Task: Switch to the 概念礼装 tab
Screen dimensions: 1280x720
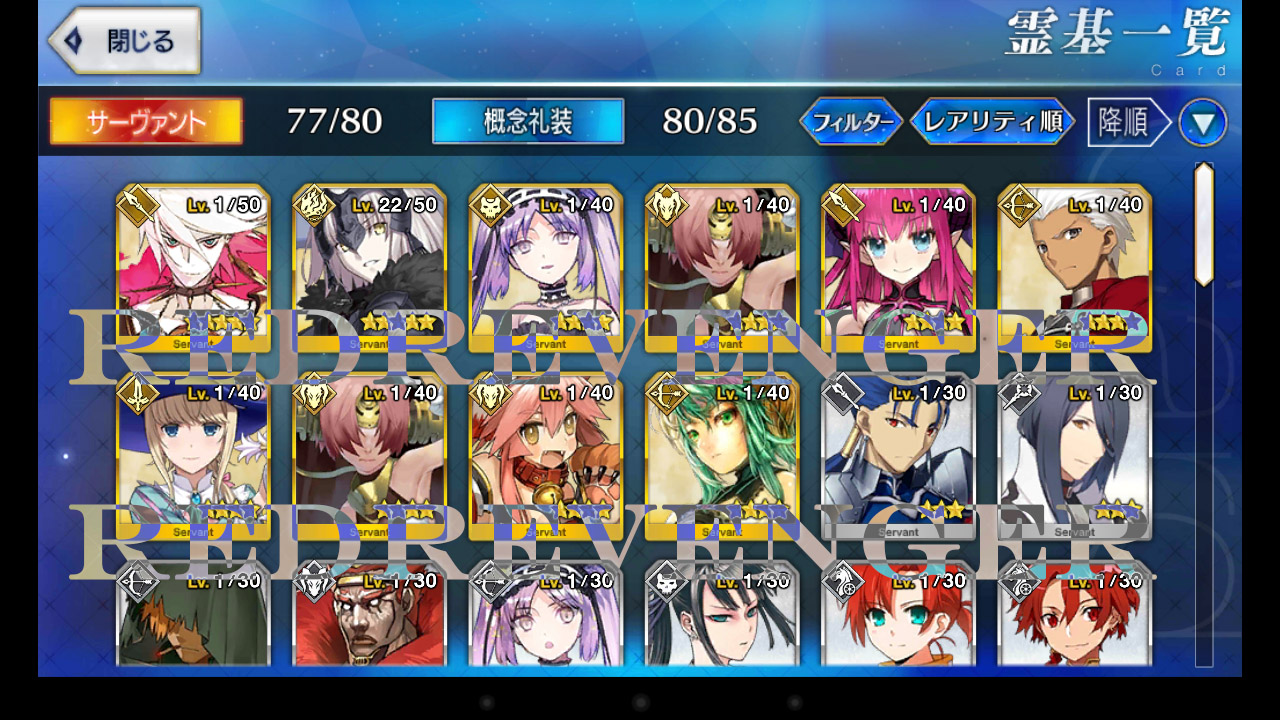Action: click(x=528, y=122)
